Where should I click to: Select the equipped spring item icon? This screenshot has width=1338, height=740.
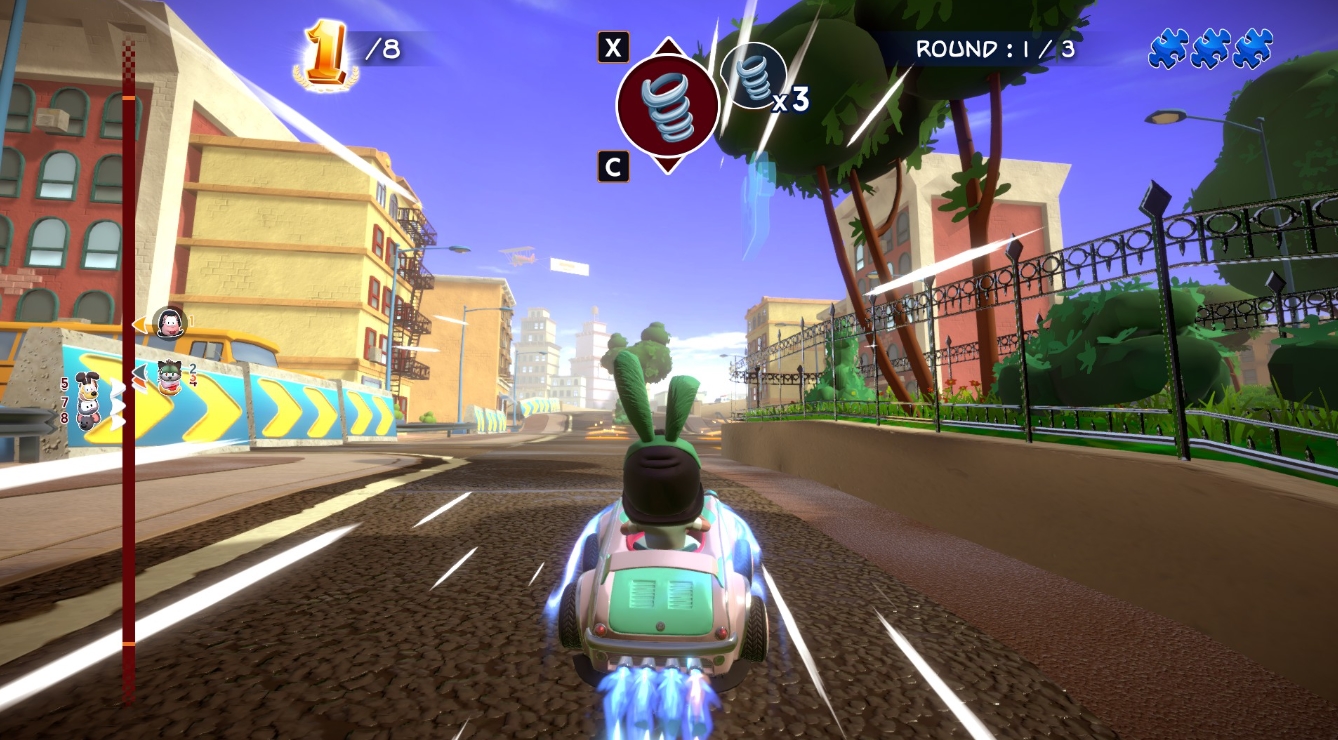668,105
